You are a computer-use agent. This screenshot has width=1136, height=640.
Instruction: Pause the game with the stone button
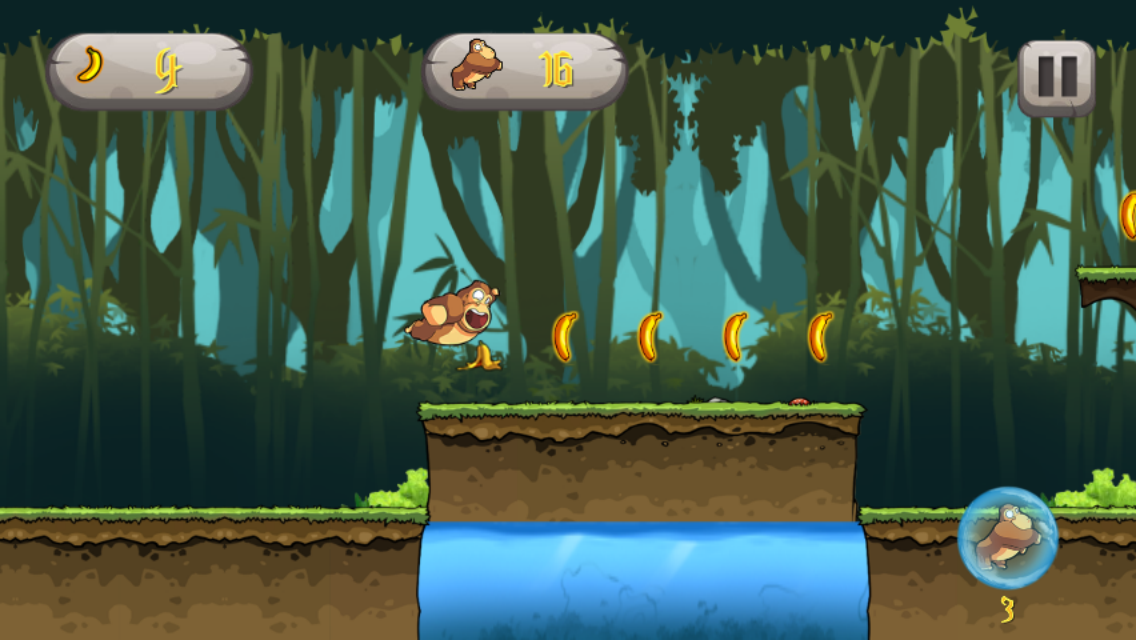click(x=1056, y=77)
